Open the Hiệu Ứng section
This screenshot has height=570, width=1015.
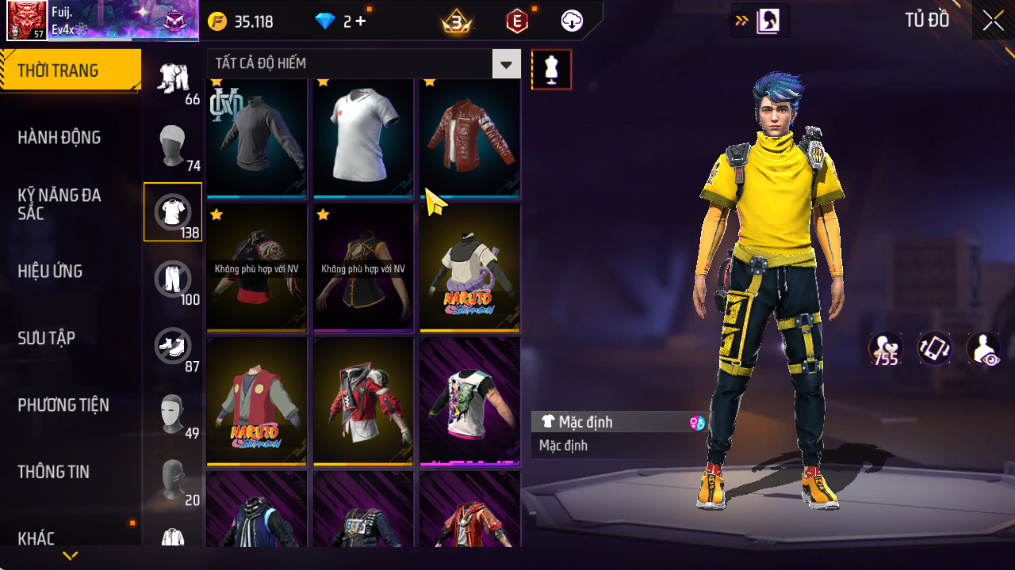[x=50, y=271]
